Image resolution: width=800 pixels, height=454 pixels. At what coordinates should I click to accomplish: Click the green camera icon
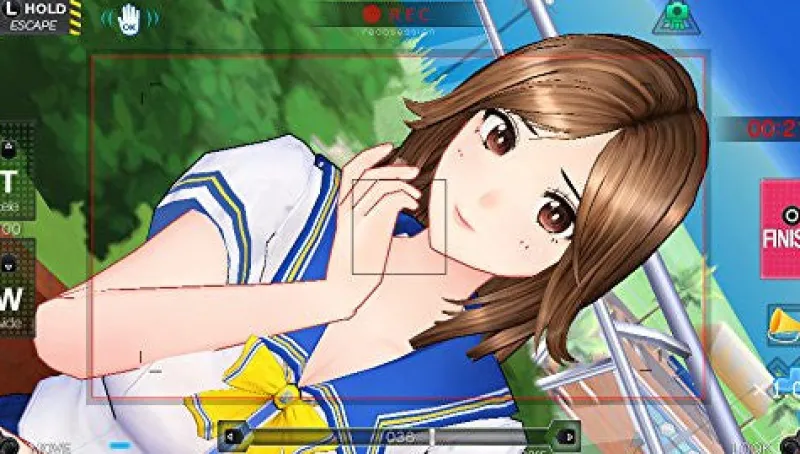(675, 17)
